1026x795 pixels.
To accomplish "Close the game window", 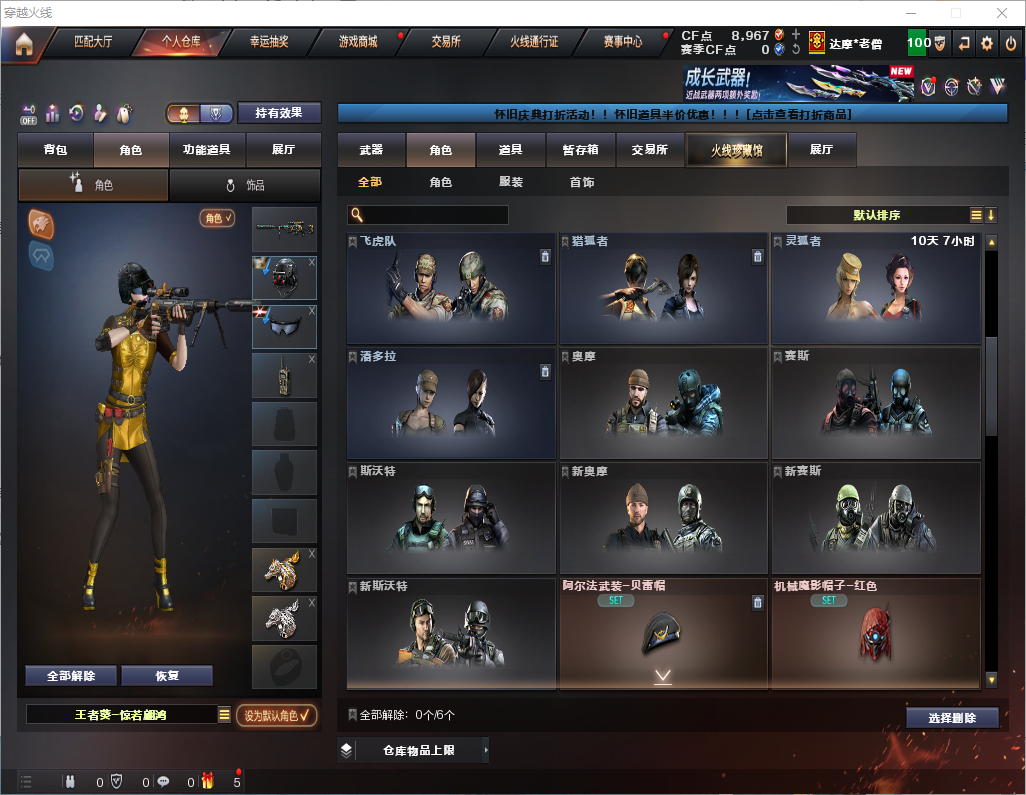I will coord(1001,13).
